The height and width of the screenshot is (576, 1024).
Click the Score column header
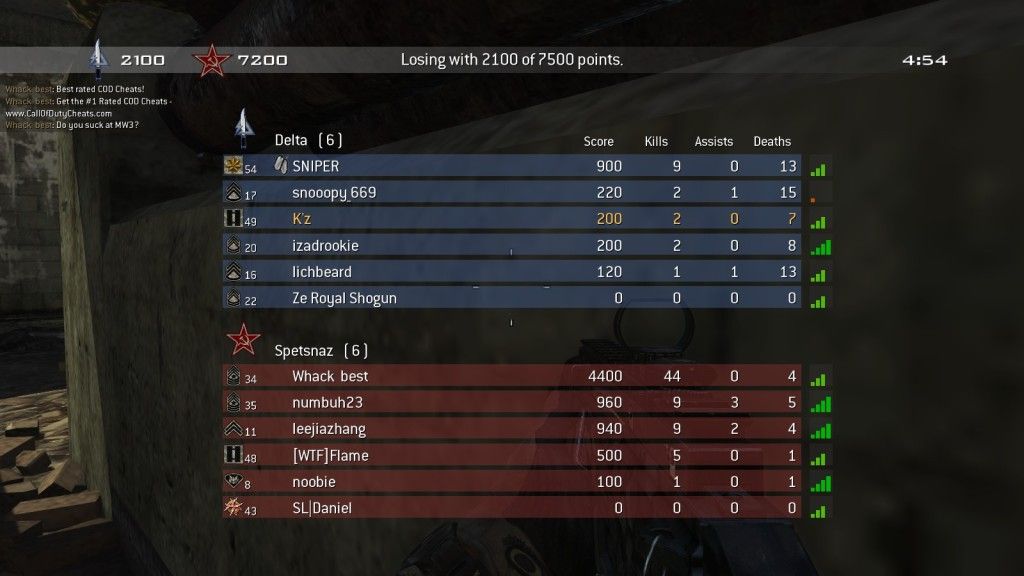tap(598, 142)
